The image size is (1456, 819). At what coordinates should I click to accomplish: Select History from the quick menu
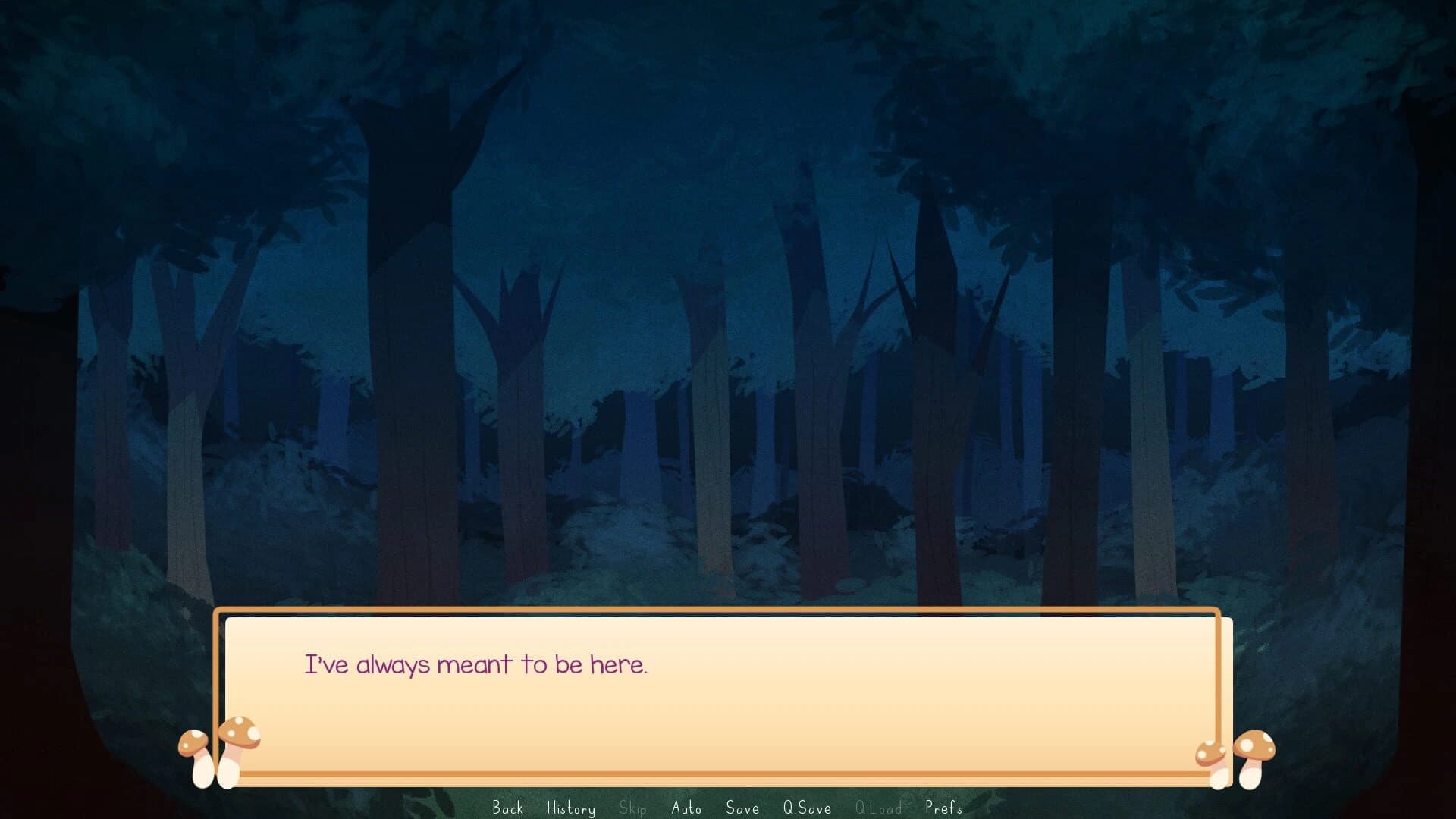(x=571, y=808)
